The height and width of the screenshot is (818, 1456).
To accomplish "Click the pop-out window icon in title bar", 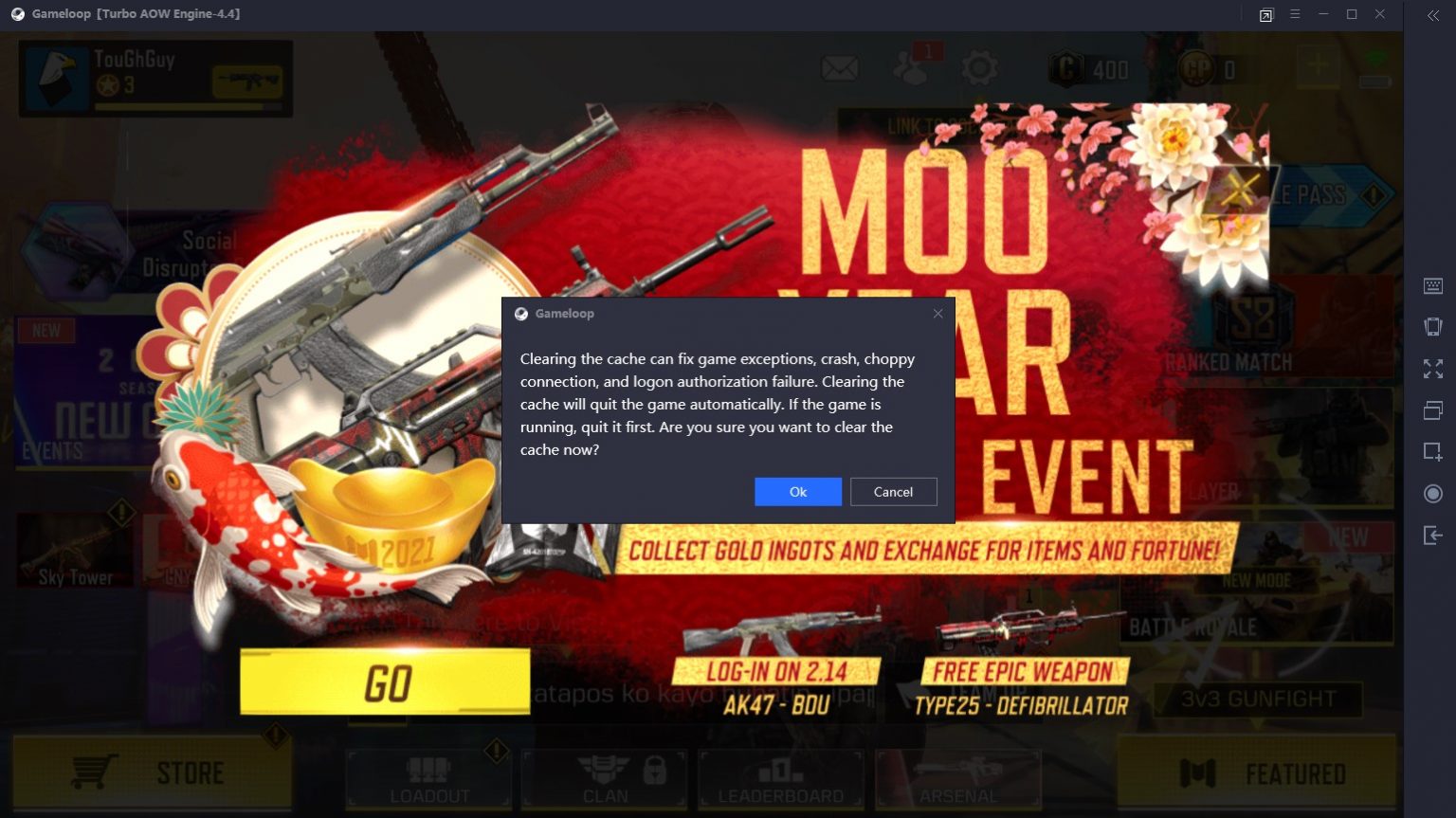I will pyautogui.click(x=1265, y=14).
